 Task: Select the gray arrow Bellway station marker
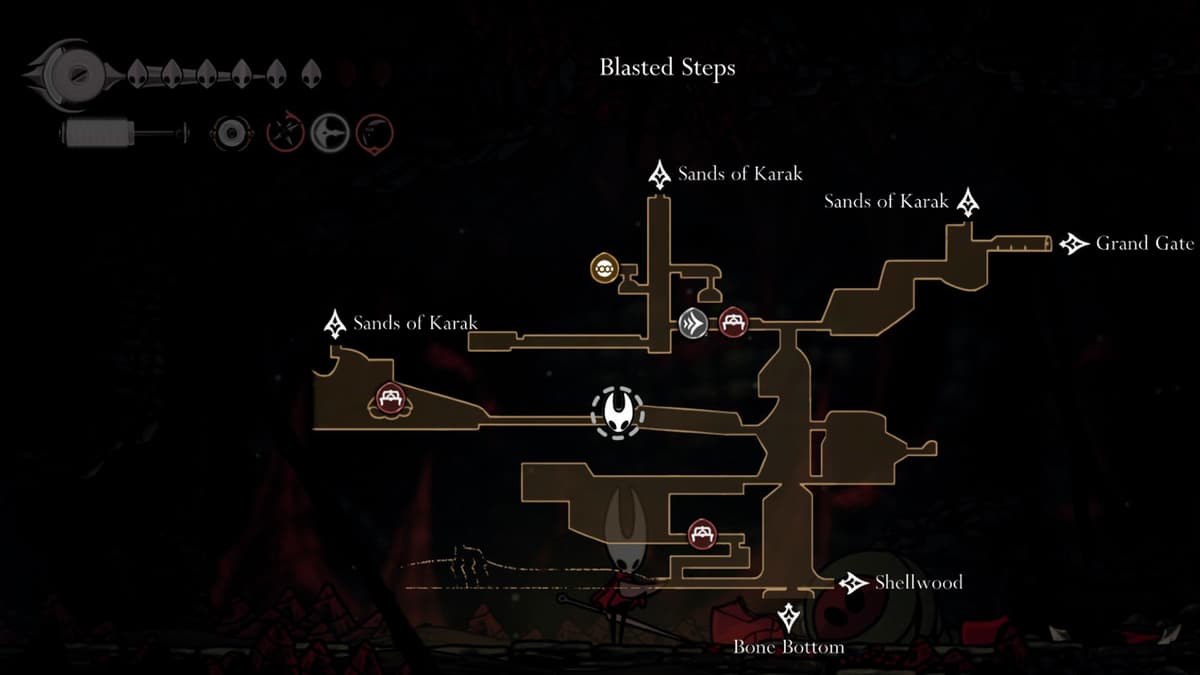(x=693, y=322)
